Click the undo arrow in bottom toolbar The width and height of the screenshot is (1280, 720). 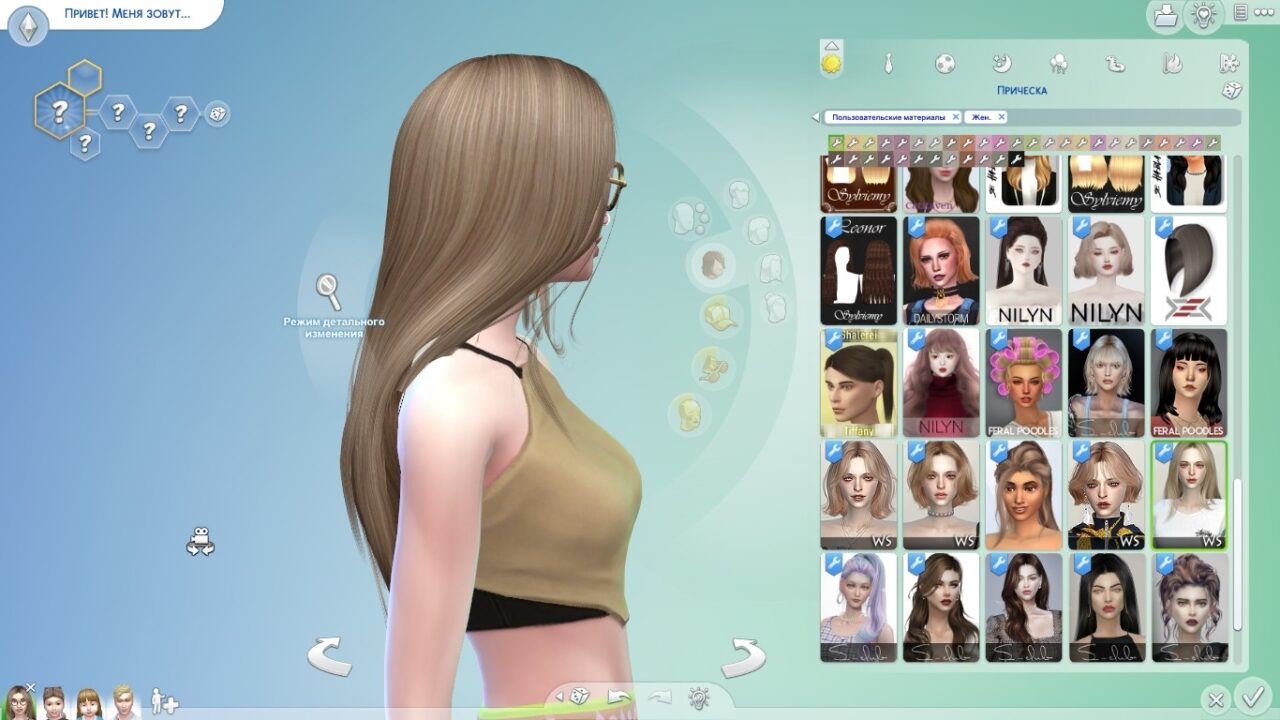(x=620, y=696)
